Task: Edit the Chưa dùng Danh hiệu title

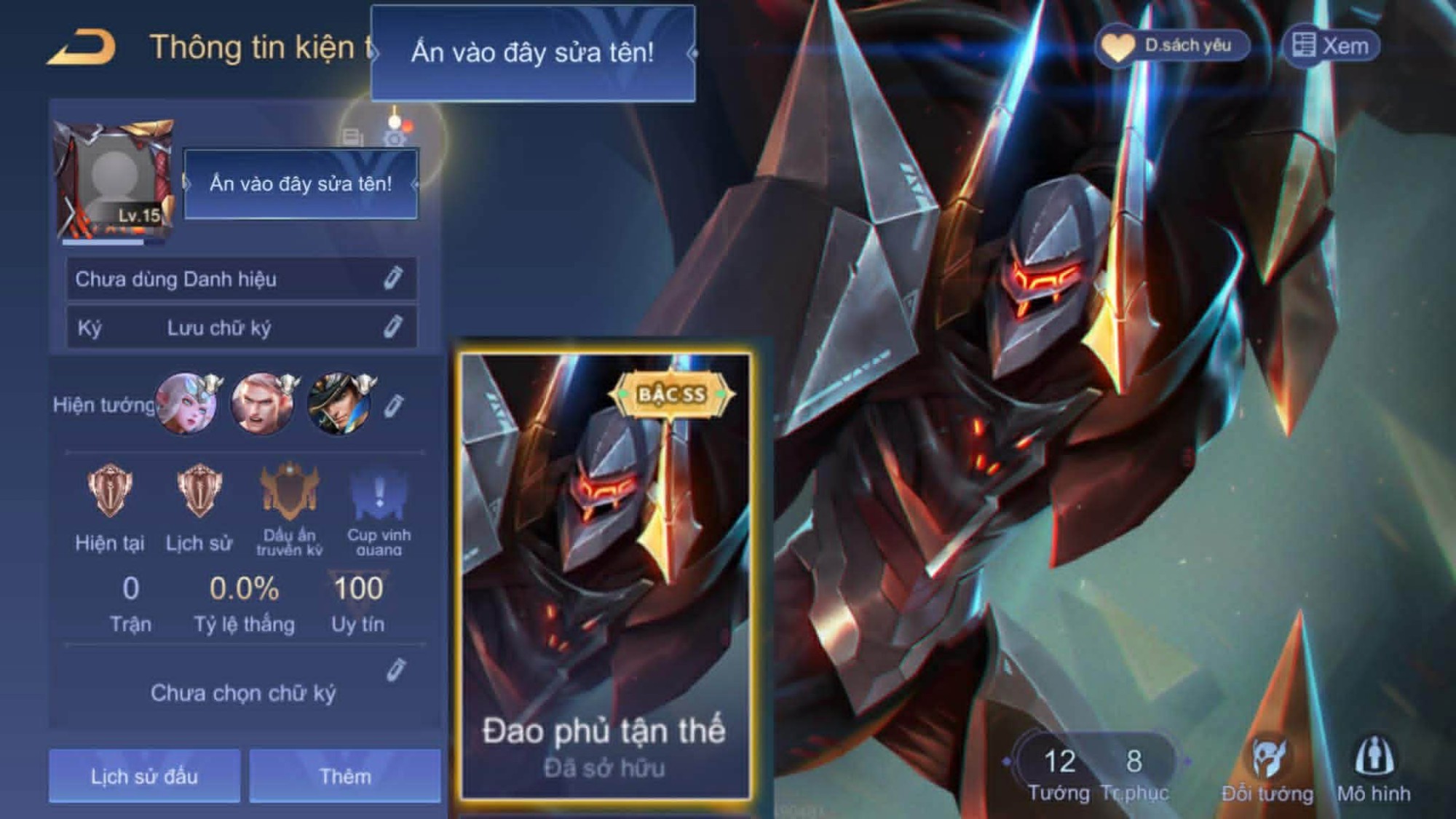Action: pos(392,278)
